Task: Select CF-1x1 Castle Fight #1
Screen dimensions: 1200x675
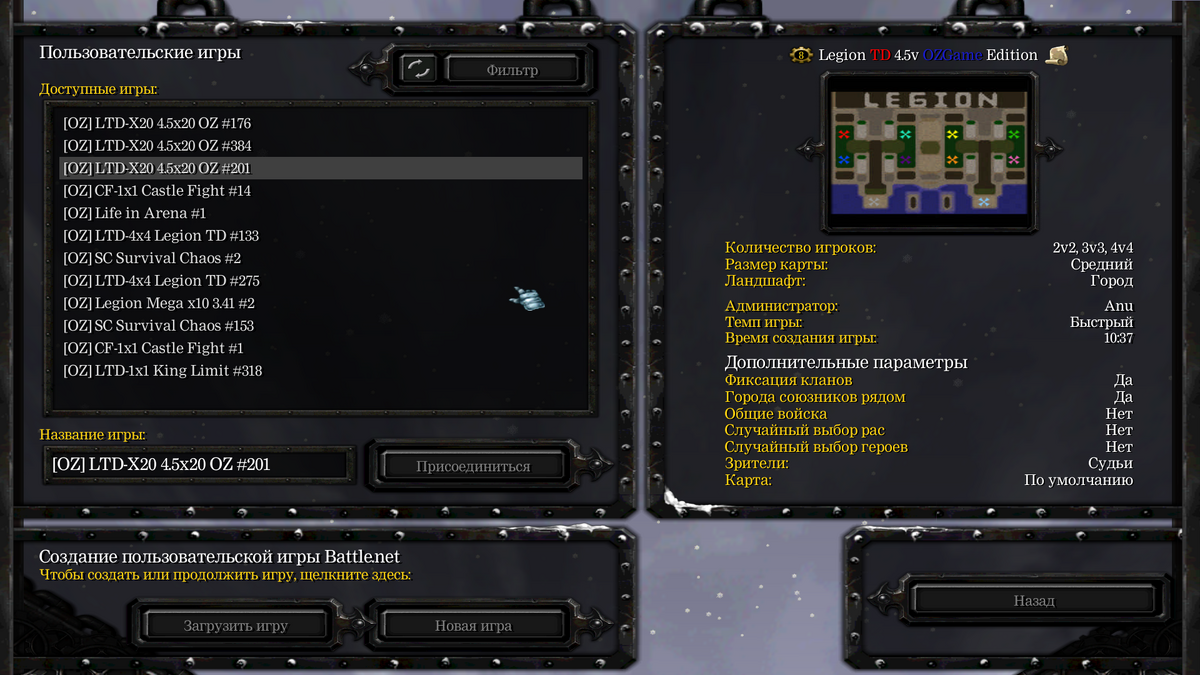Action: [153, 348]
